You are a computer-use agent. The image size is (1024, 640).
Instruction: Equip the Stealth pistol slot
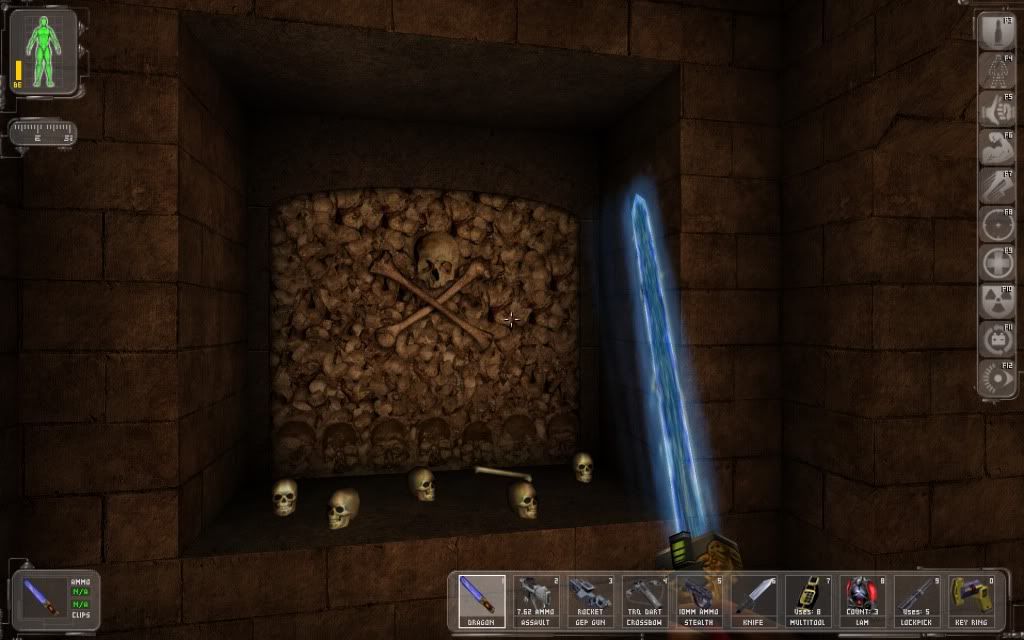pos(698,601)
